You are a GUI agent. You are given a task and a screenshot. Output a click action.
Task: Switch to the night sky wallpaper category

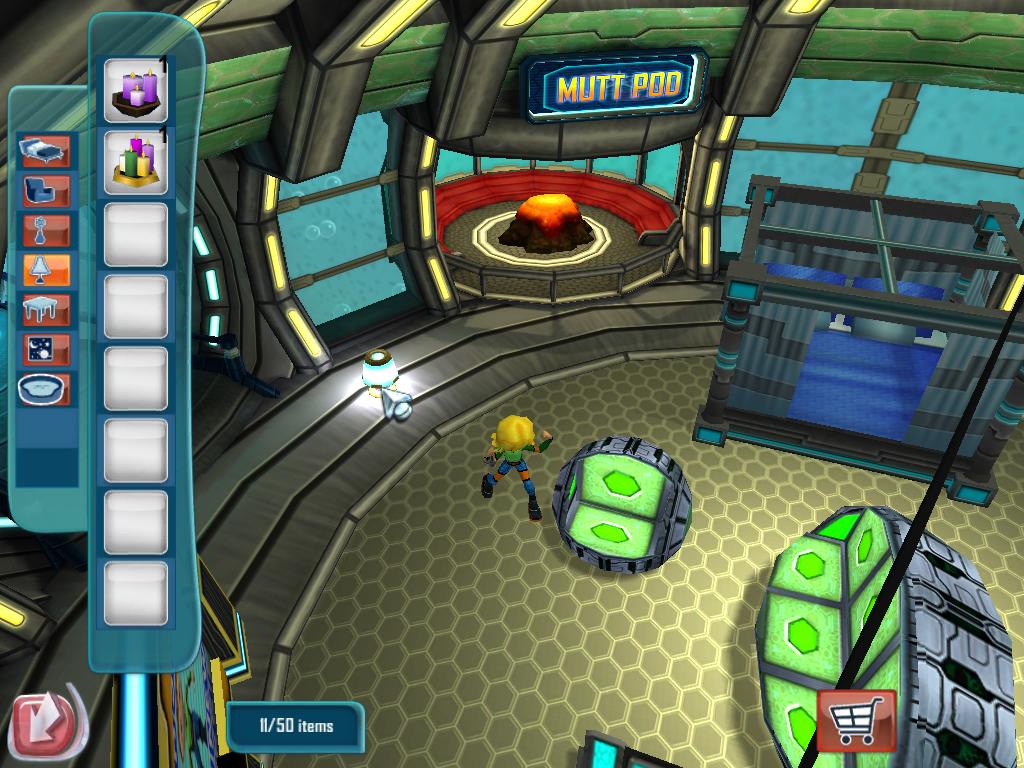pyautogui.click(x=46, y=348)
